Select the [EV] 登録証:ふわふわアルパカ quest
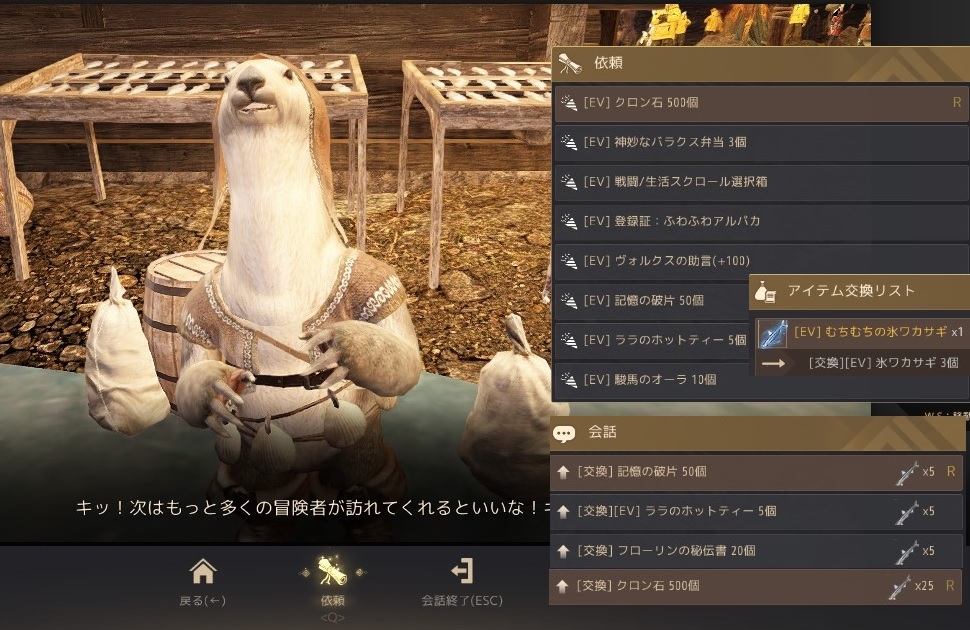 pos(760,221)
